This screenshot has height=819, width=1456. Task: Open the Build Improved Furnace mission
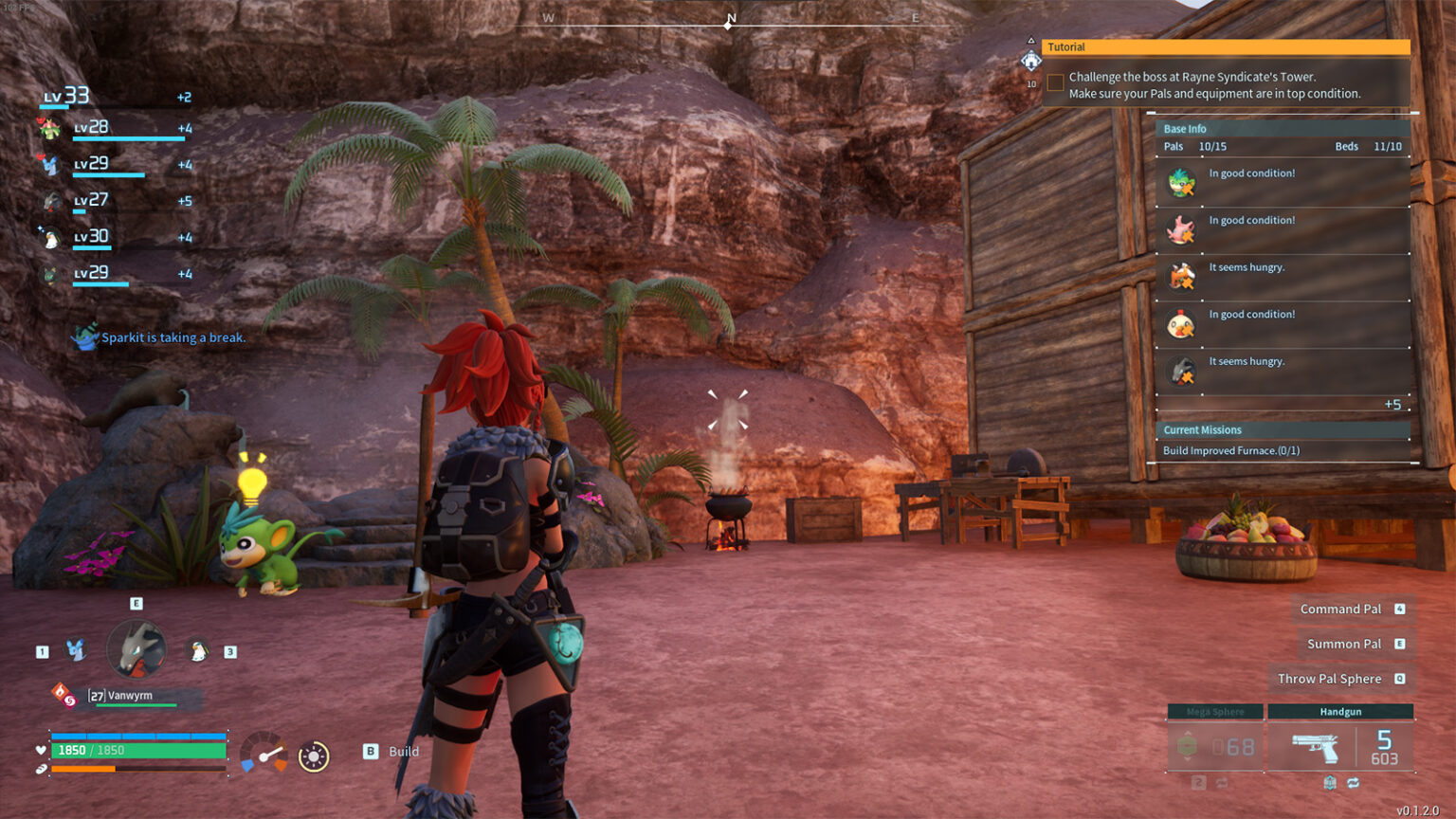(1231, 451)
